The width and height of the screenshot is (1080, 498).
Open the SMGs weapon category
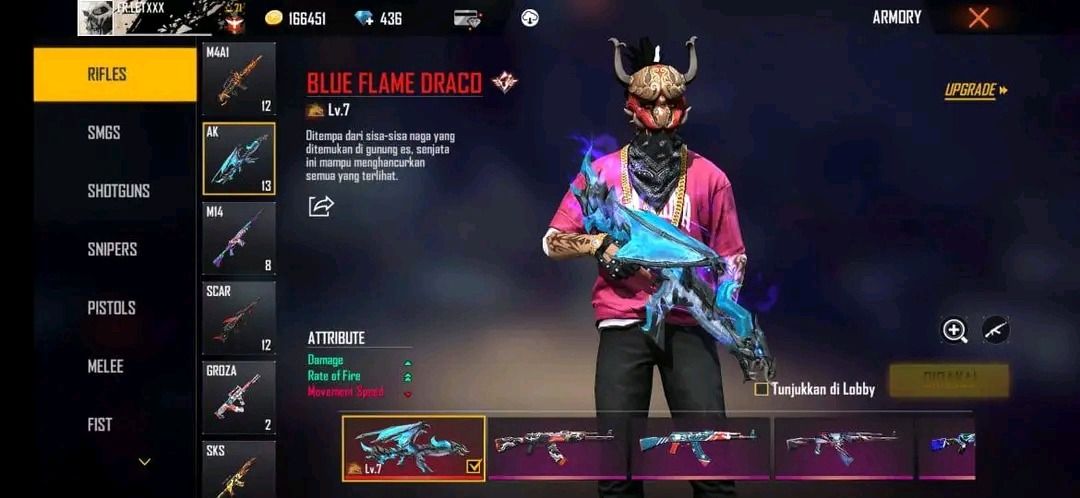[104, 132]
